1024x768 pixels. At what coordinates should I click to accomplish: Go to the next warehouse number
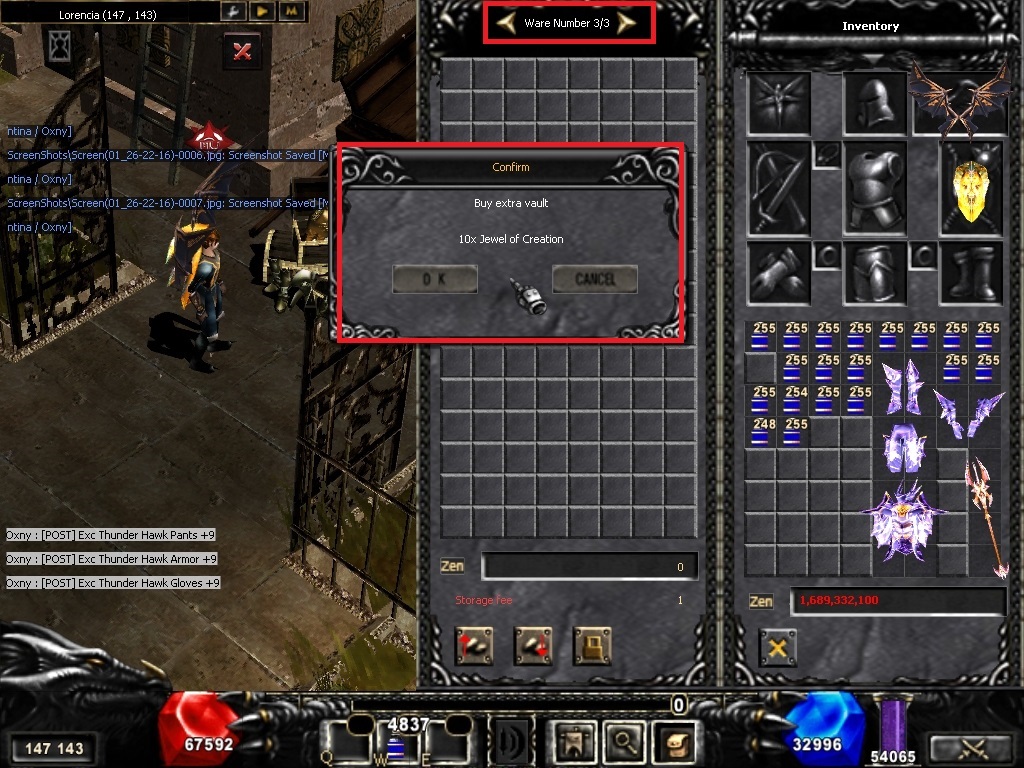[x=627, y=23]
